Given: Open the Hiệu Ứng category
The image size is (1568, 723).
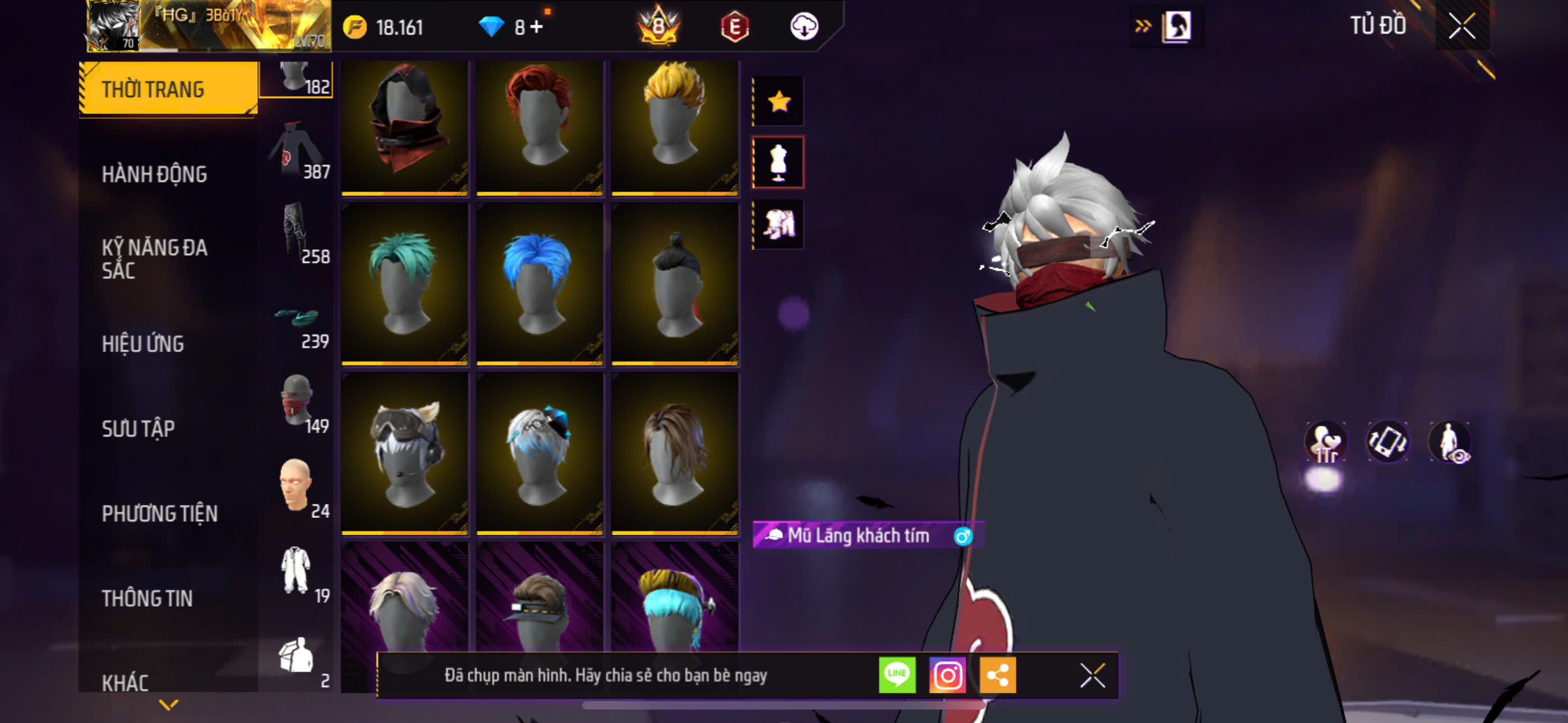Looking at the screenshot, I should coord(142,344).
